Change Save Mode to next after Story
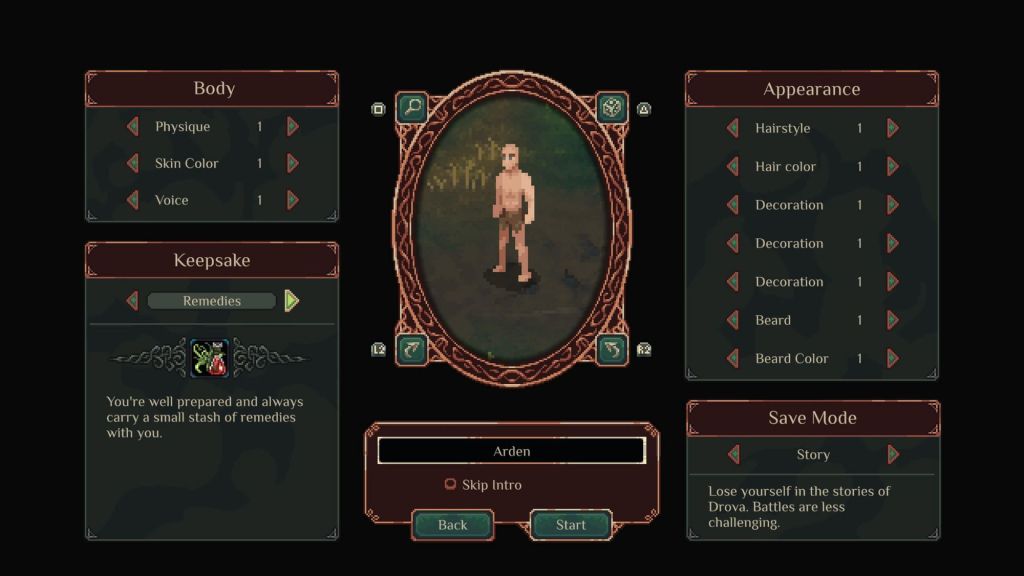Screen dimensions: 1024x576 (x=893, y=454)
